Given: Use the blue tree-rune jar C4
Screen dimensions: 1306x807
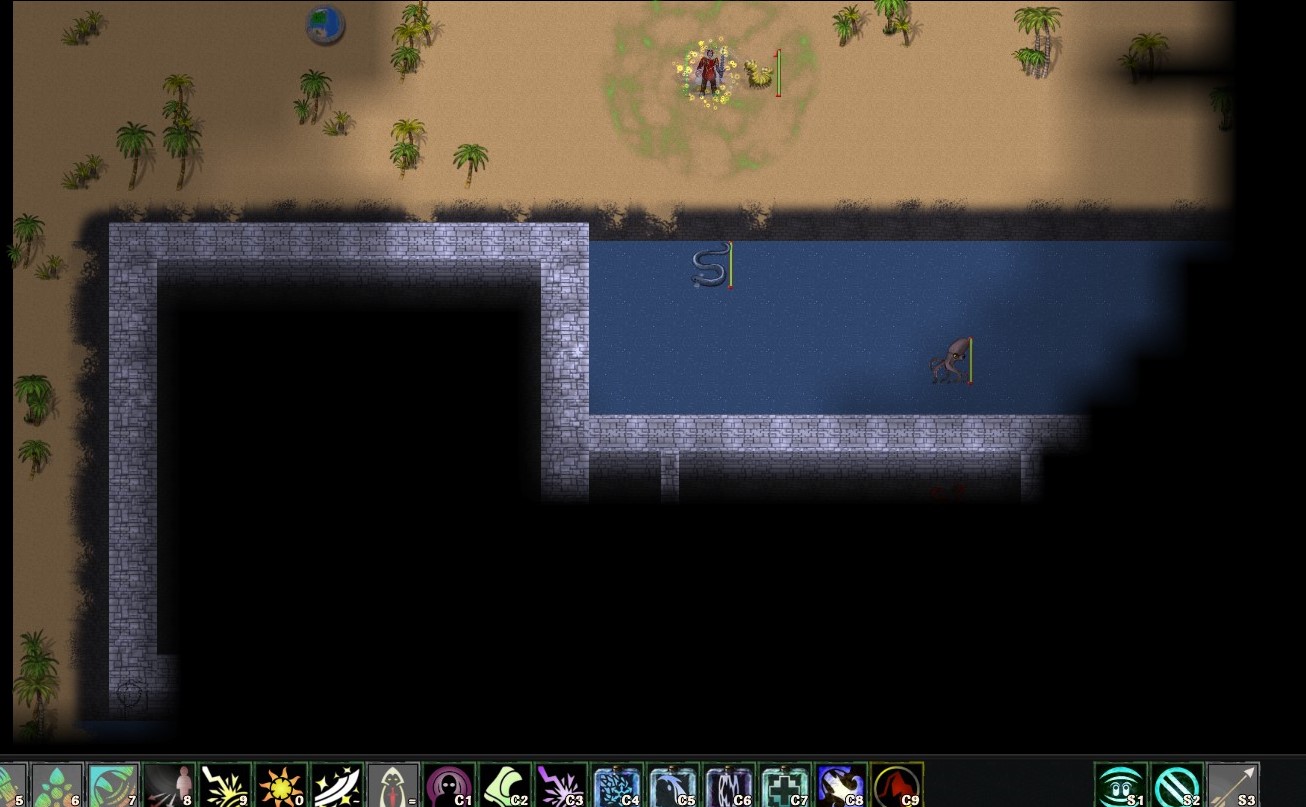Looking at the screenshot, I should pyautogui.click(x=617, y=785).
